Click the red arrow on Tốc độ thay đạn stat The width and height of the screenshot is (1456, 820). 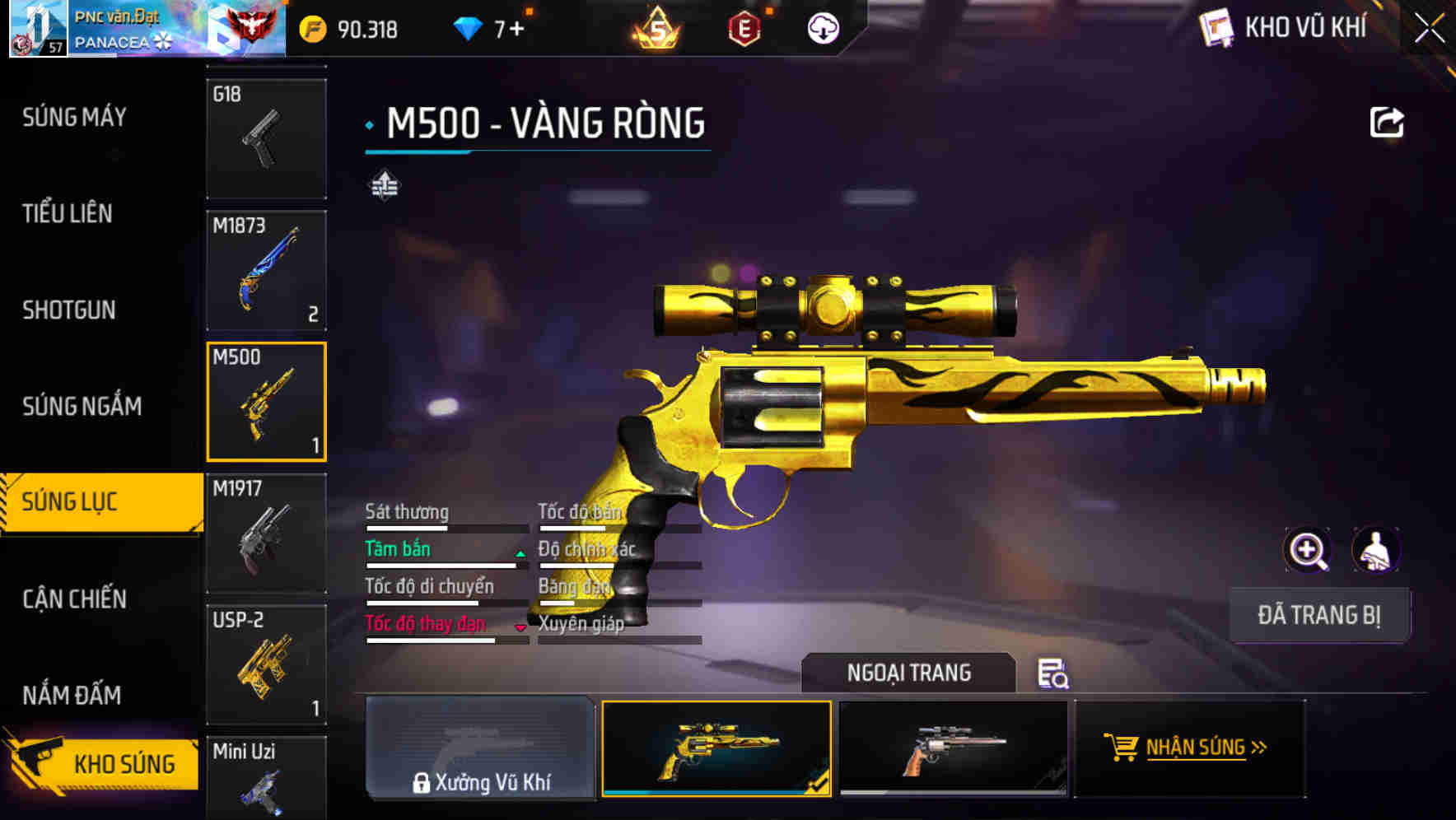(520, 627)
